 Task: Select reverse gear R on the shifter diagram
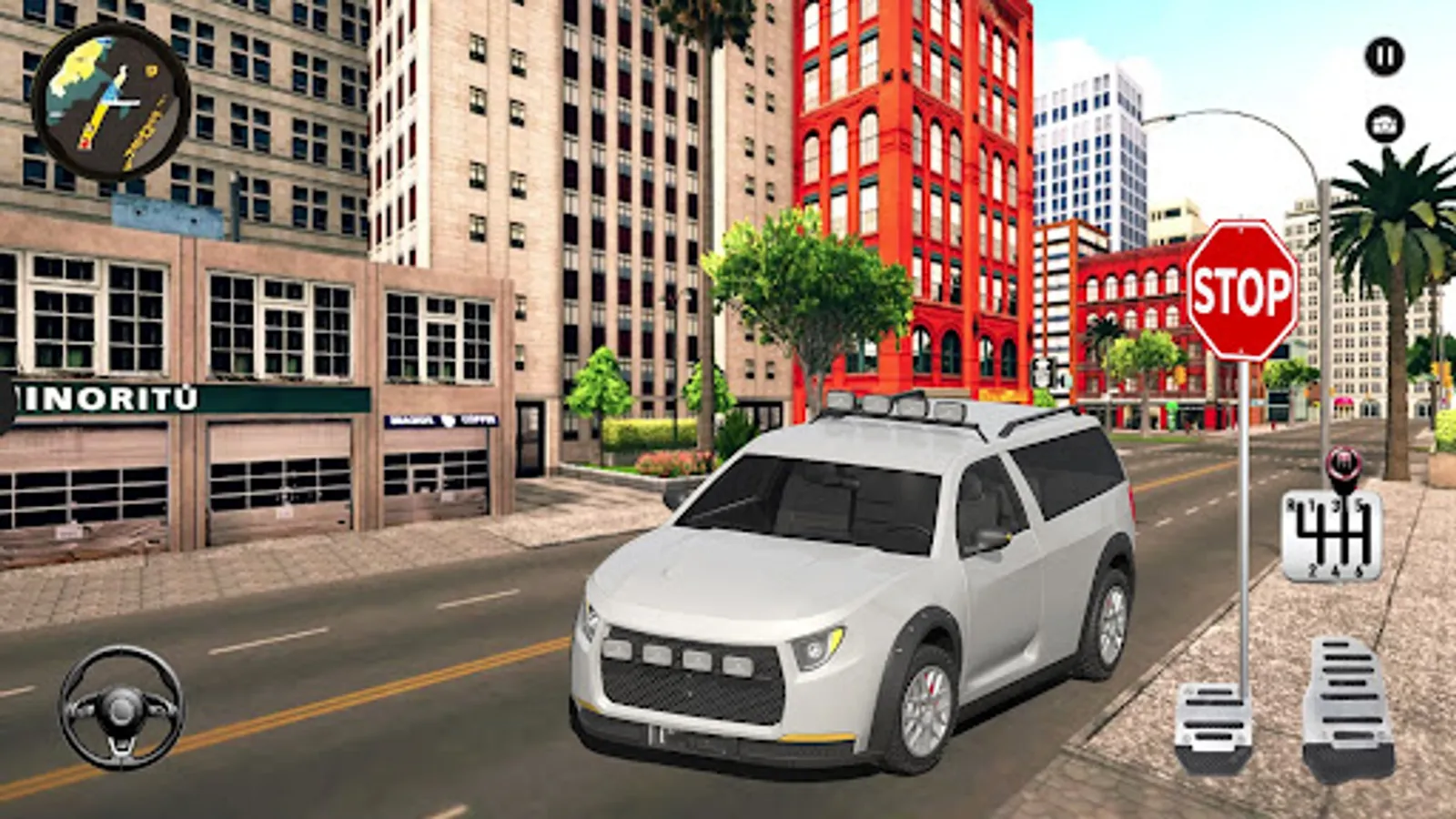(1291, 502)
